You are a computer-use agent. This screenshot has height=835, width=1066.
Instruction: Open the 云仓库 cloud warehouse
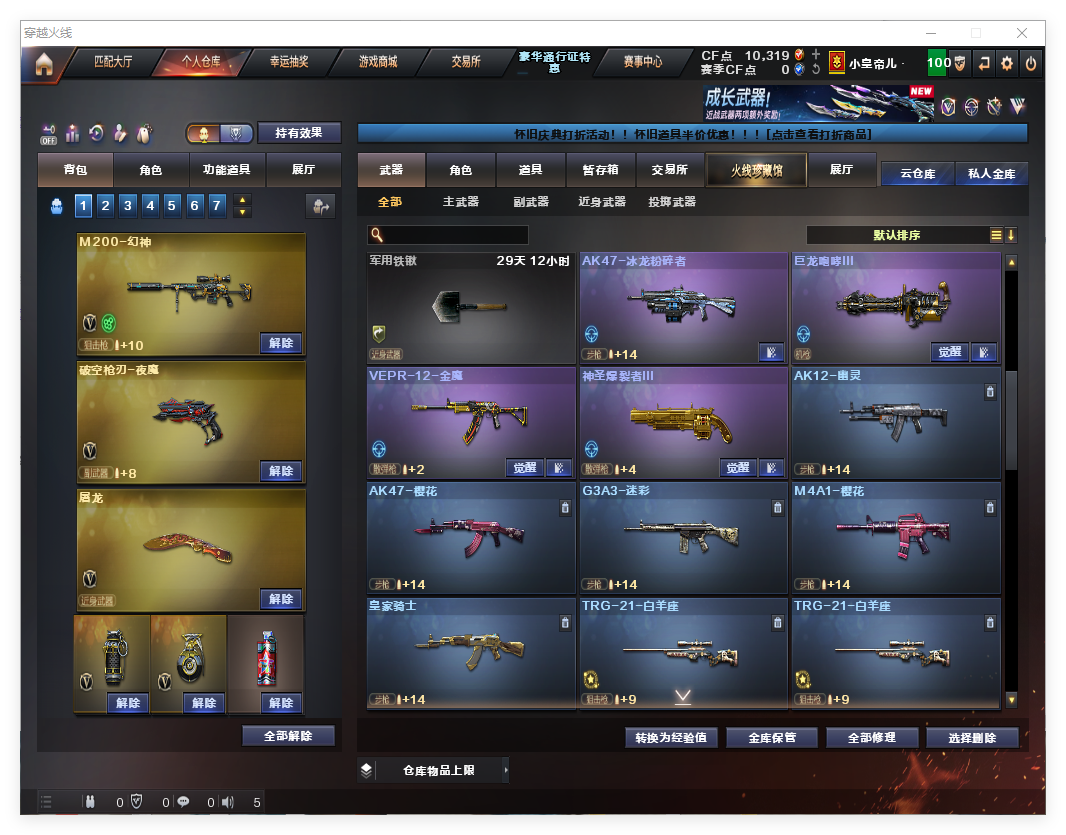(917, 174)
